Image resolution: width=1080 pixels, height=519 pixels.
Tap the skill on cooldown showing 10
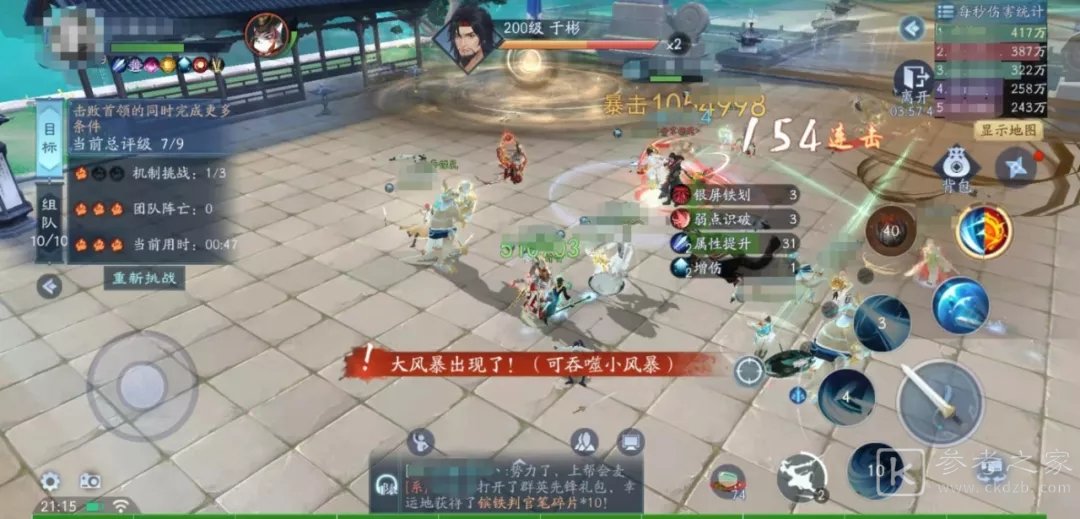876,469
